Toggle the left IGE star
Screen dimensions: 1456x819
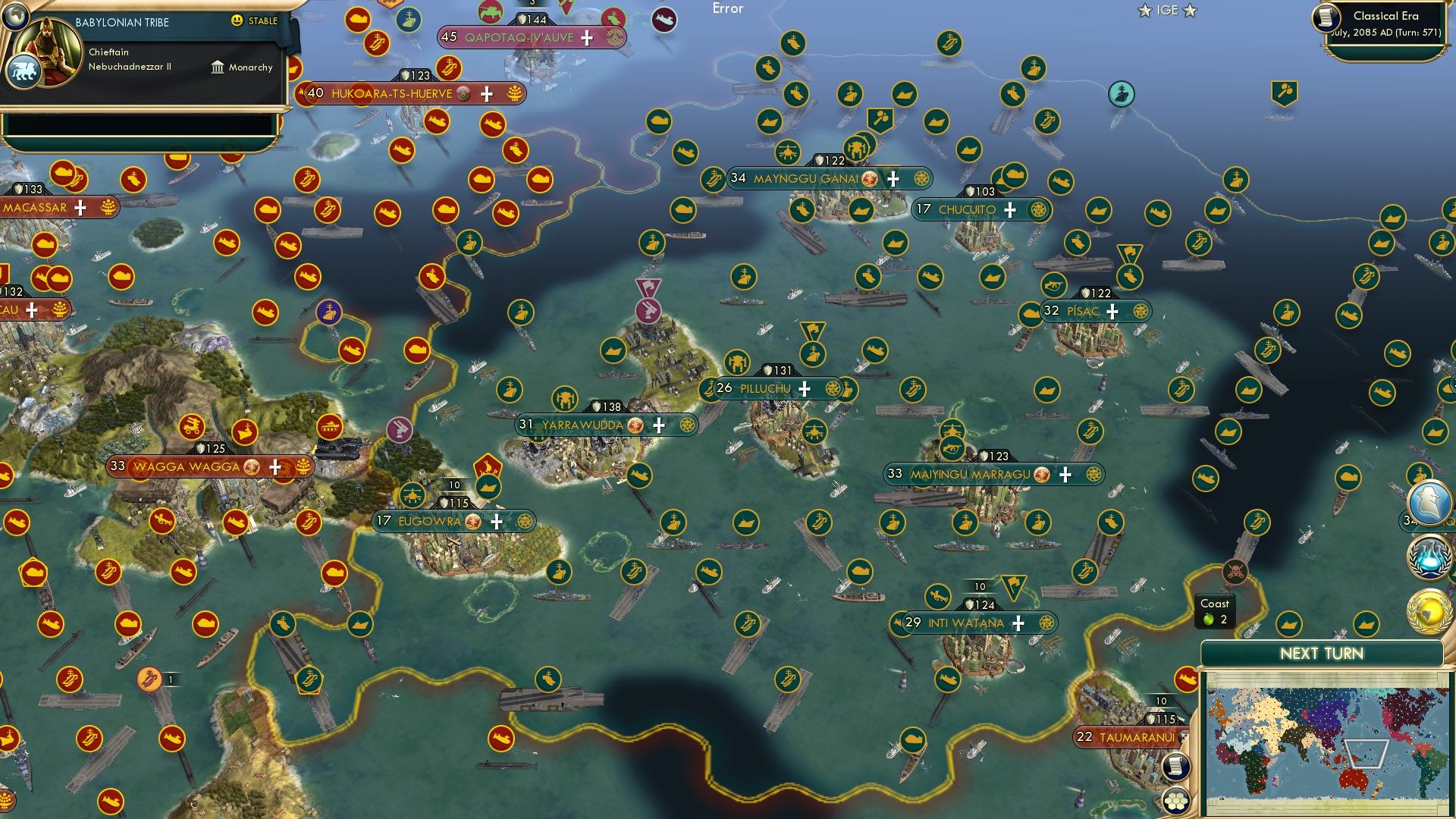coord(1145,10)
